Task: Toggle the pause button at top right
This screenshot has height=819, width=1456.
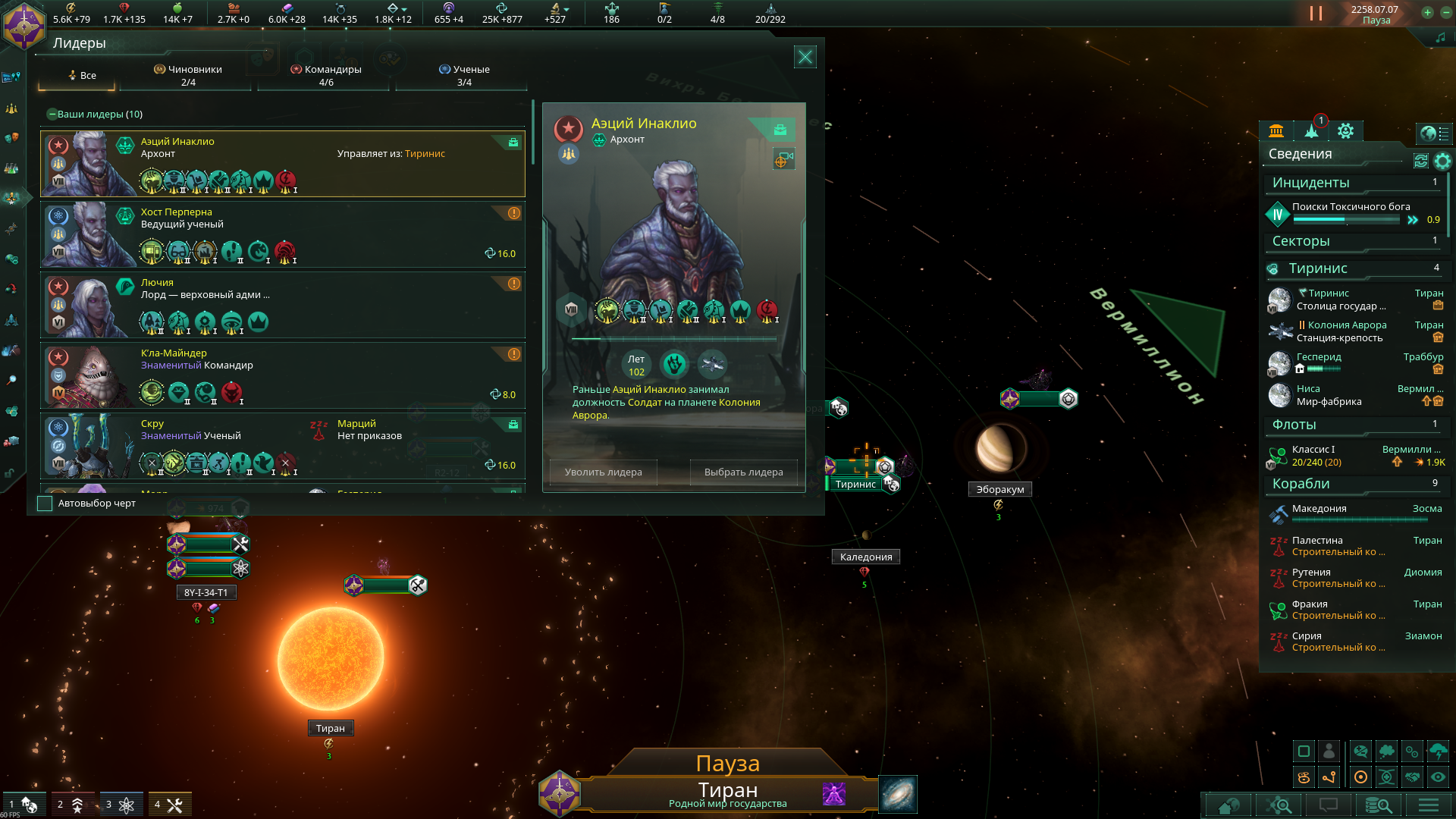Action: point(1314,12)
